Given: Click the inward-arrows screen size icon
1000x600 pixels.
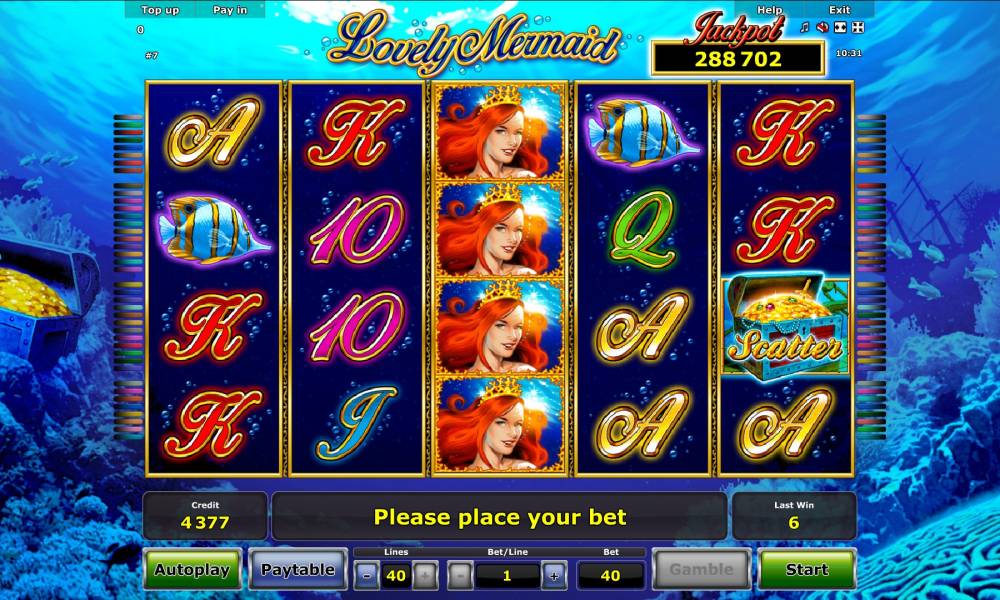Looking at the screenshot, I should point(839,28).
